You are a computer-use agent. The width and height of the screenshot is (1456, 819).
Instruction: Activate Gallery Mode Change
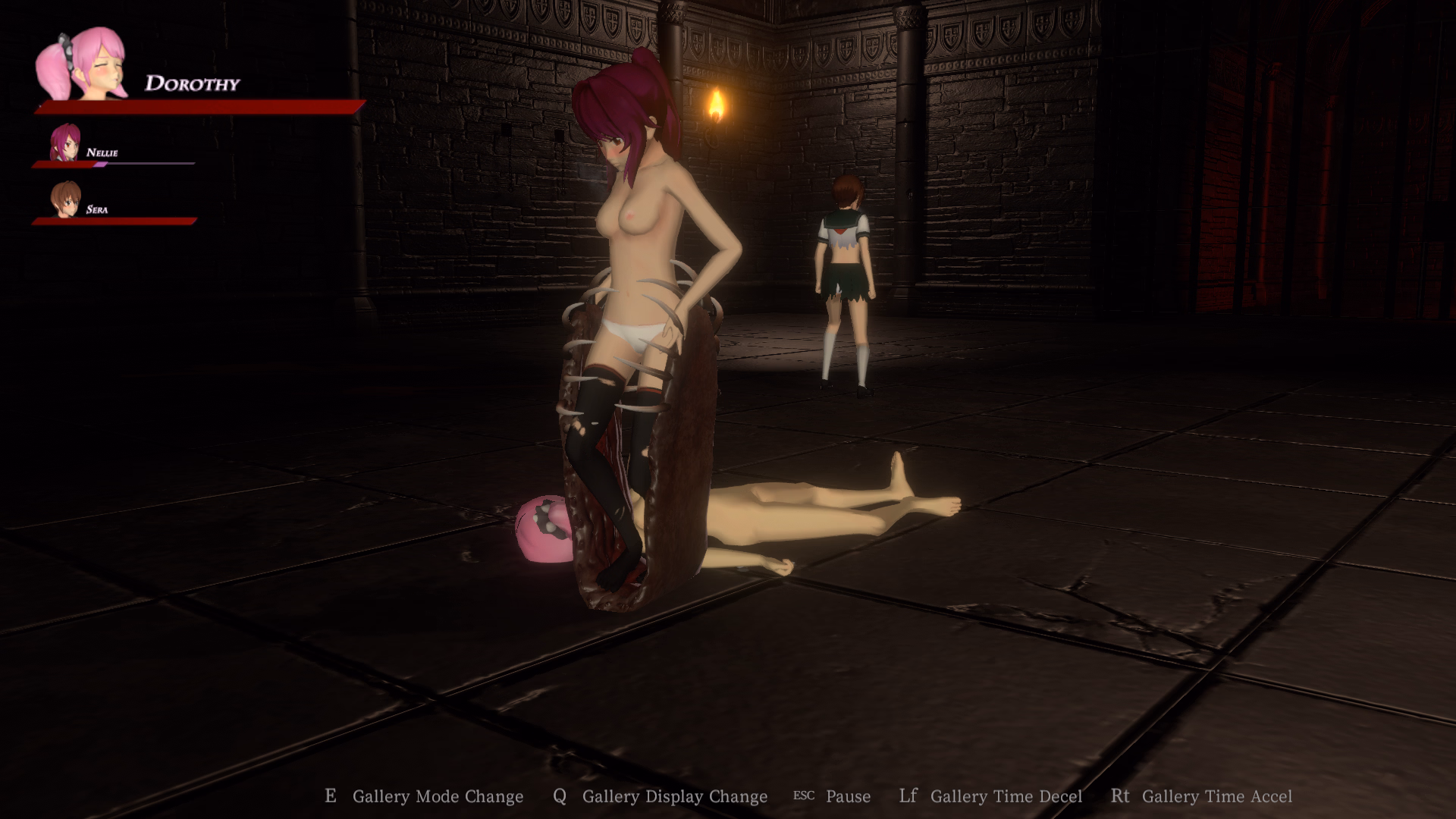point(438,796)
